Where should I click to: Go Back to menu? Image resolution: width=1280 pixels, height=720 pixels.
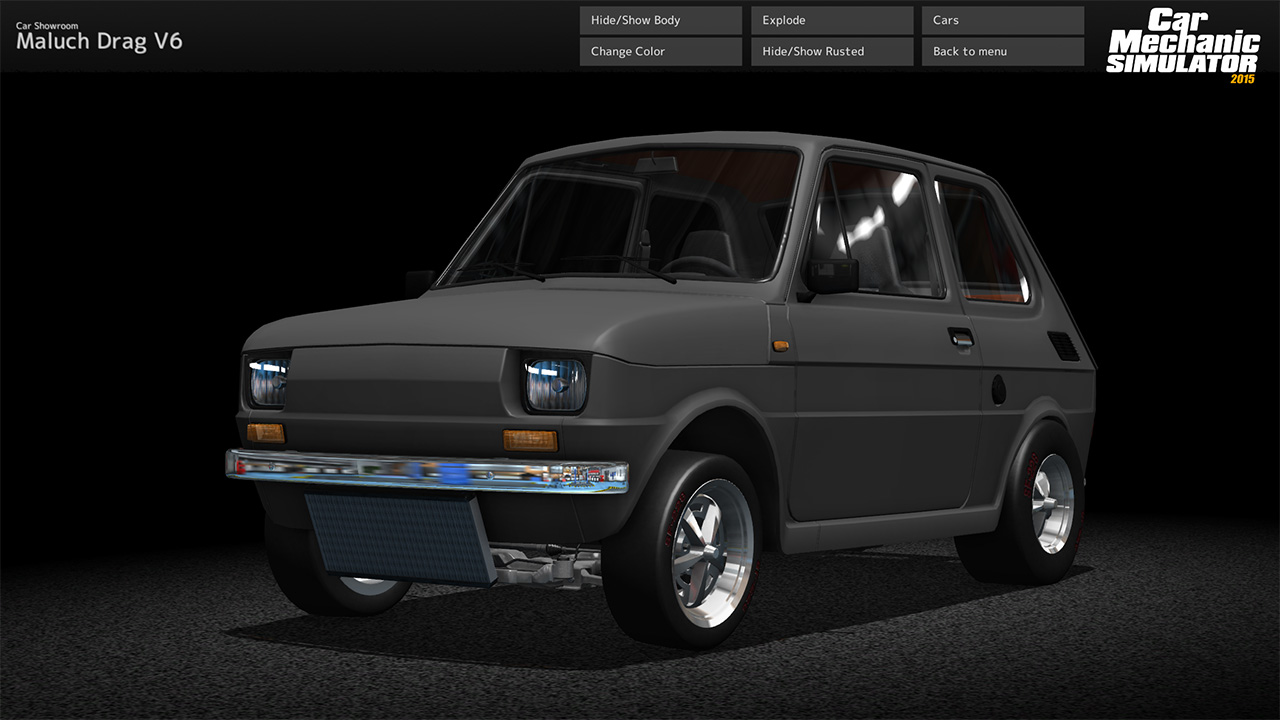pyautogui.click(x=1002, y=50)
